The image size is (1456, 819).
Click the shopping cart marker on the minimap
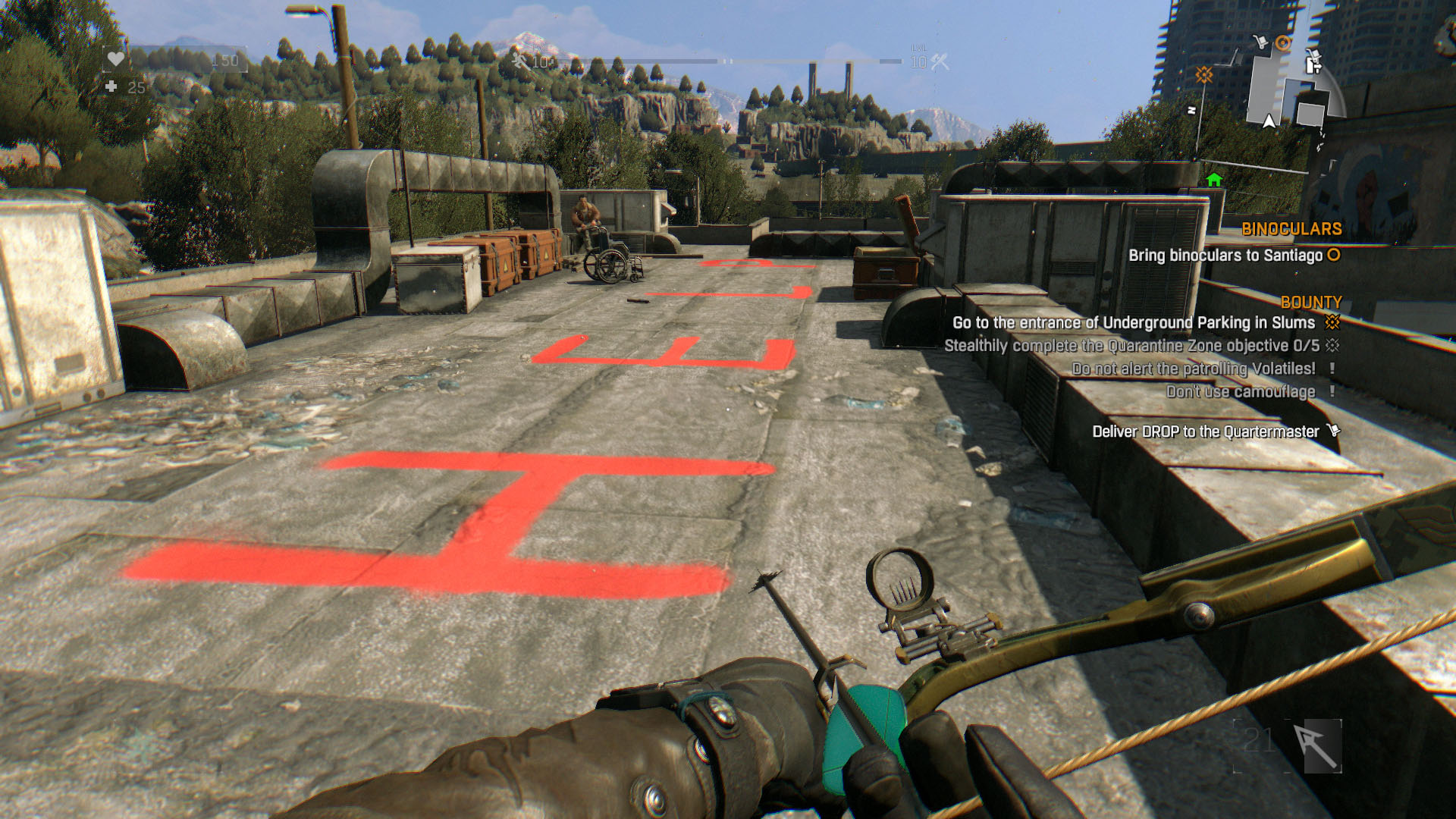[1260, 42]
